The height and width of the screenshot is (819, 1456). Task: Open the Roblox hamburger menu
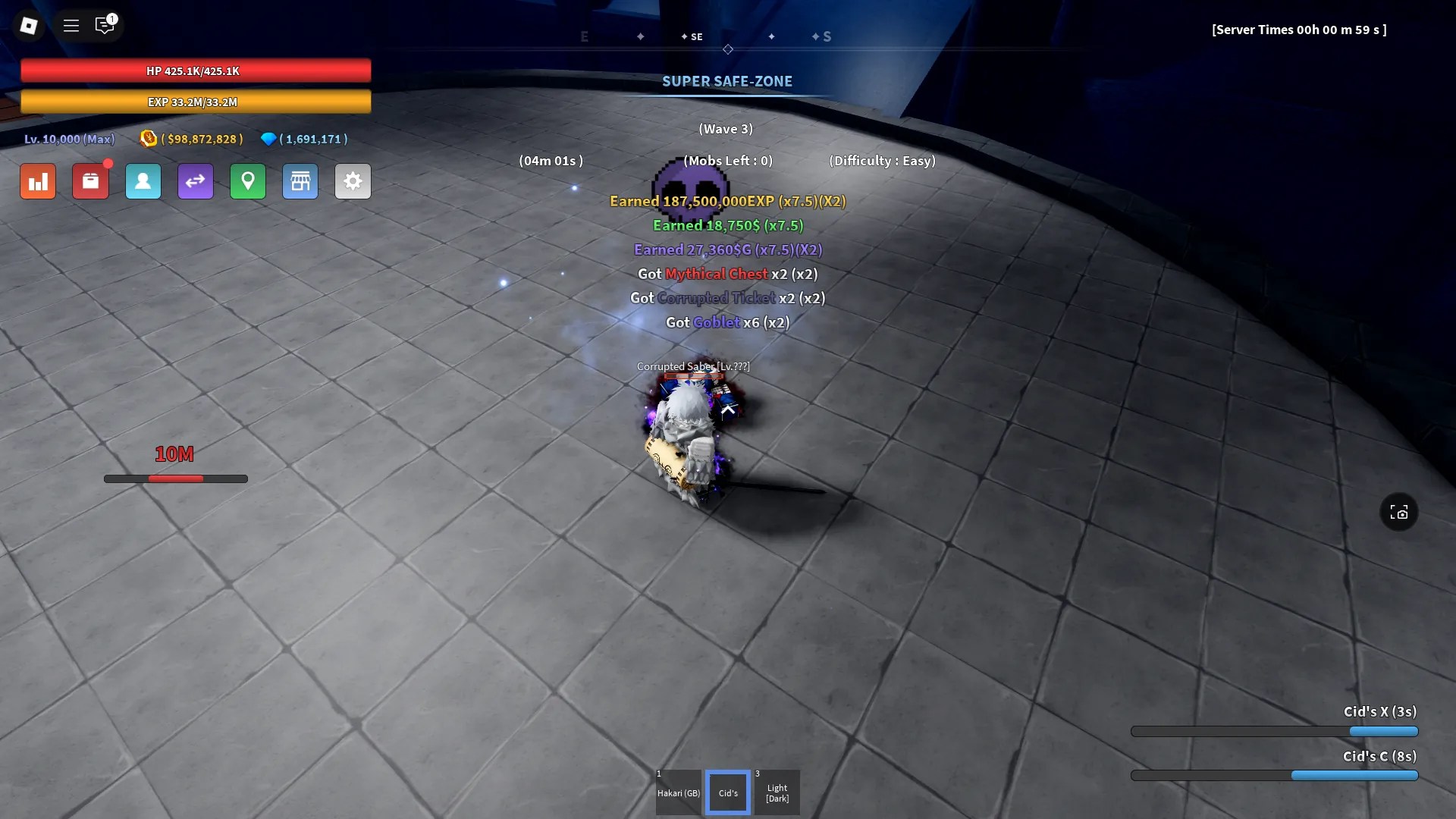pos(71,25)
